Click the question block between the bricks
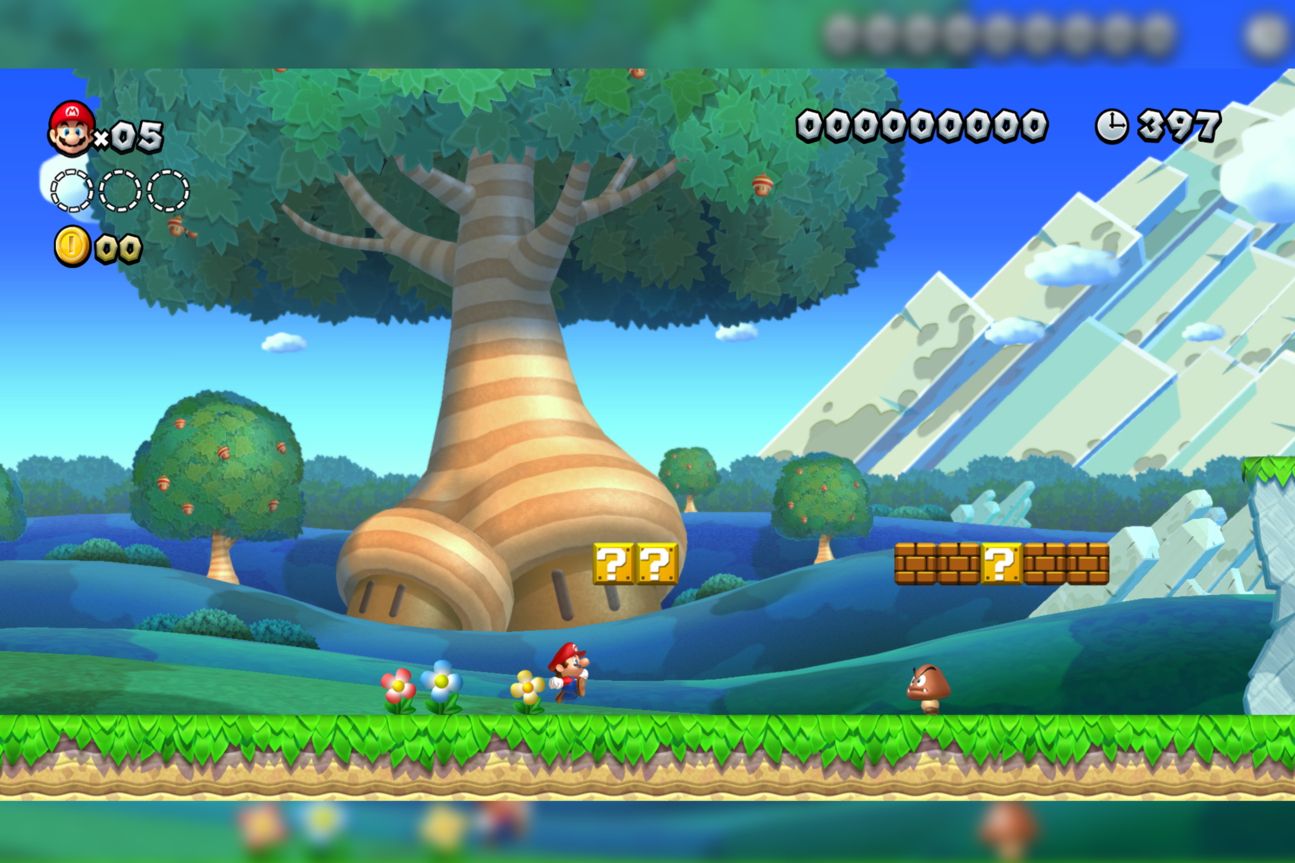 pos(1000,563)
